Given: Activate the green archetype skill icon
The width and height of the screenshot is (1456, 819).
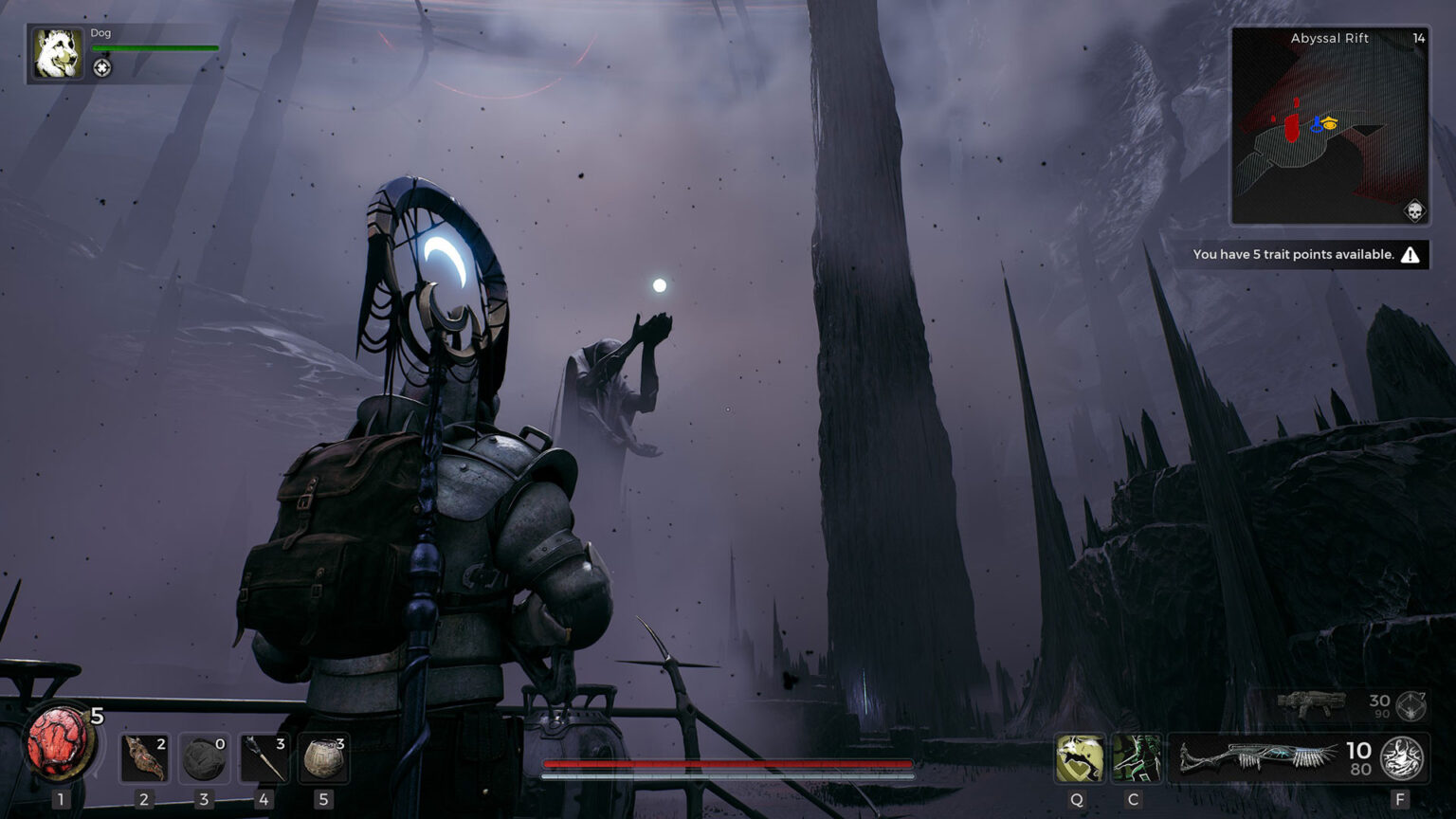Looking at the screenshot, I should [x=1136, y=758].
